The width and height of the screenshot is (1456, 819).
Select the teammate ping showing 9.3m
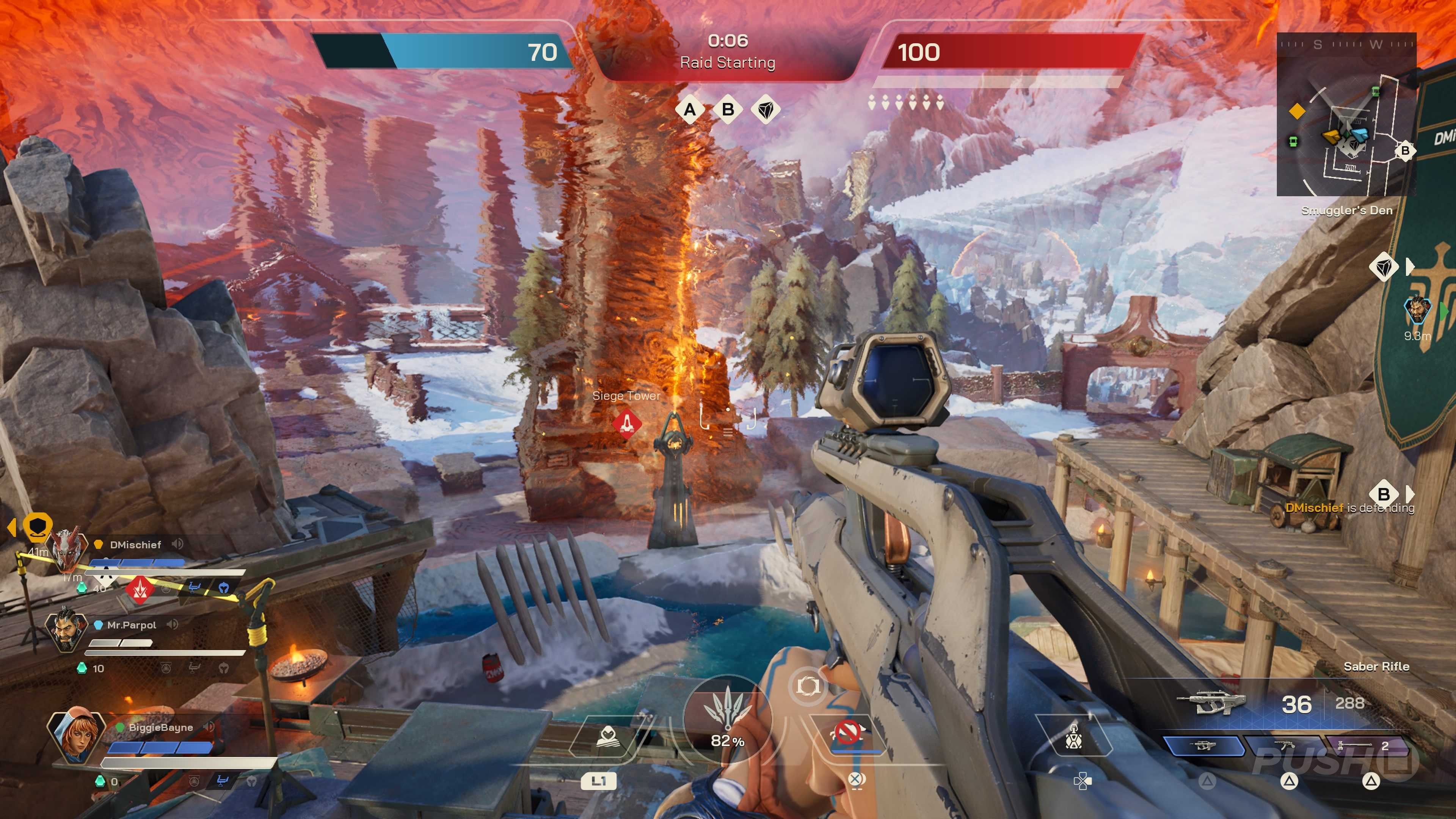(1417, 311)
